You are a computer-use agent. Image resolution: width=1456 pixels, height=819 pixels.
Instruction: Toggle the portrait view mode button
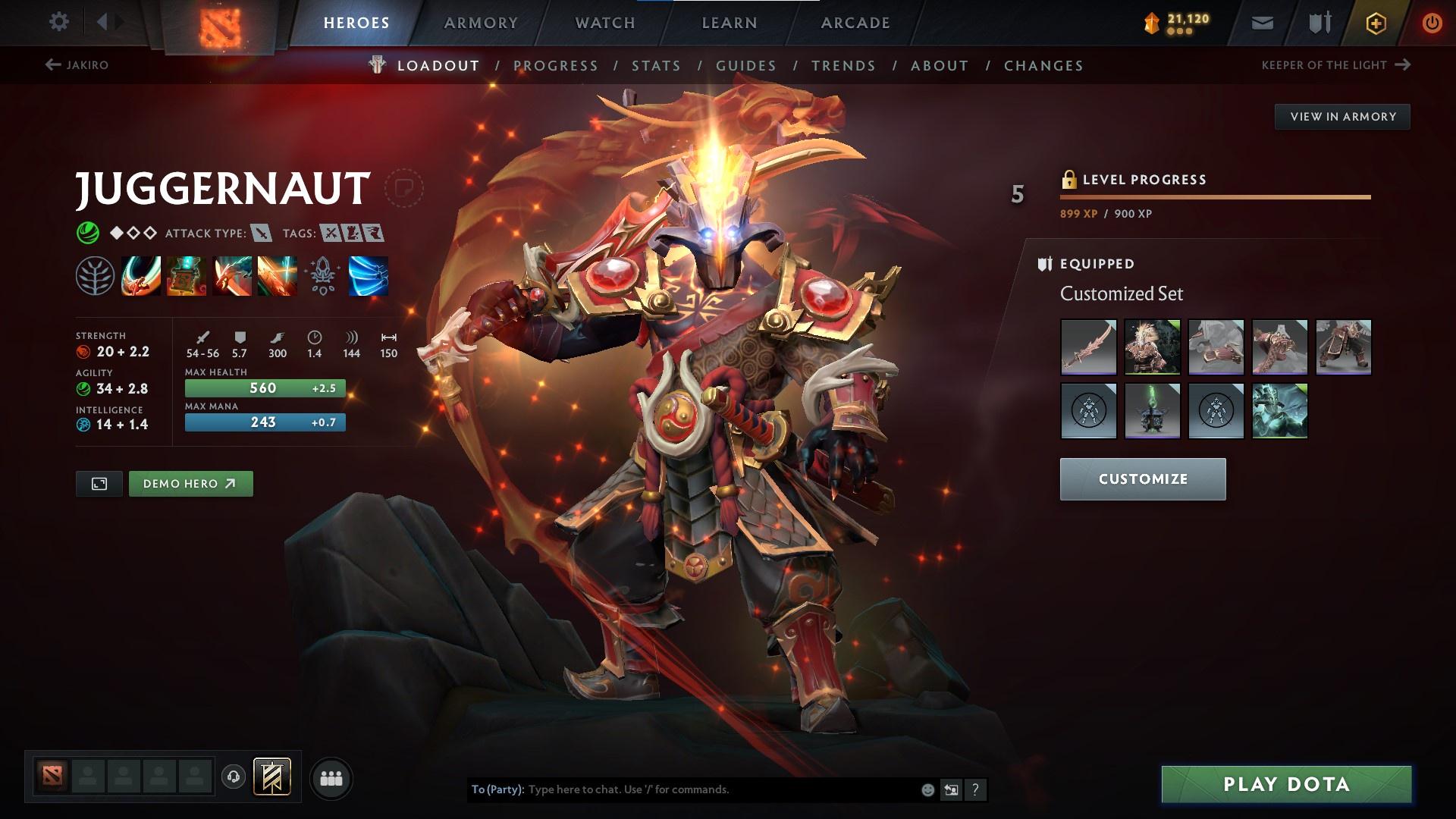[99, 483]
